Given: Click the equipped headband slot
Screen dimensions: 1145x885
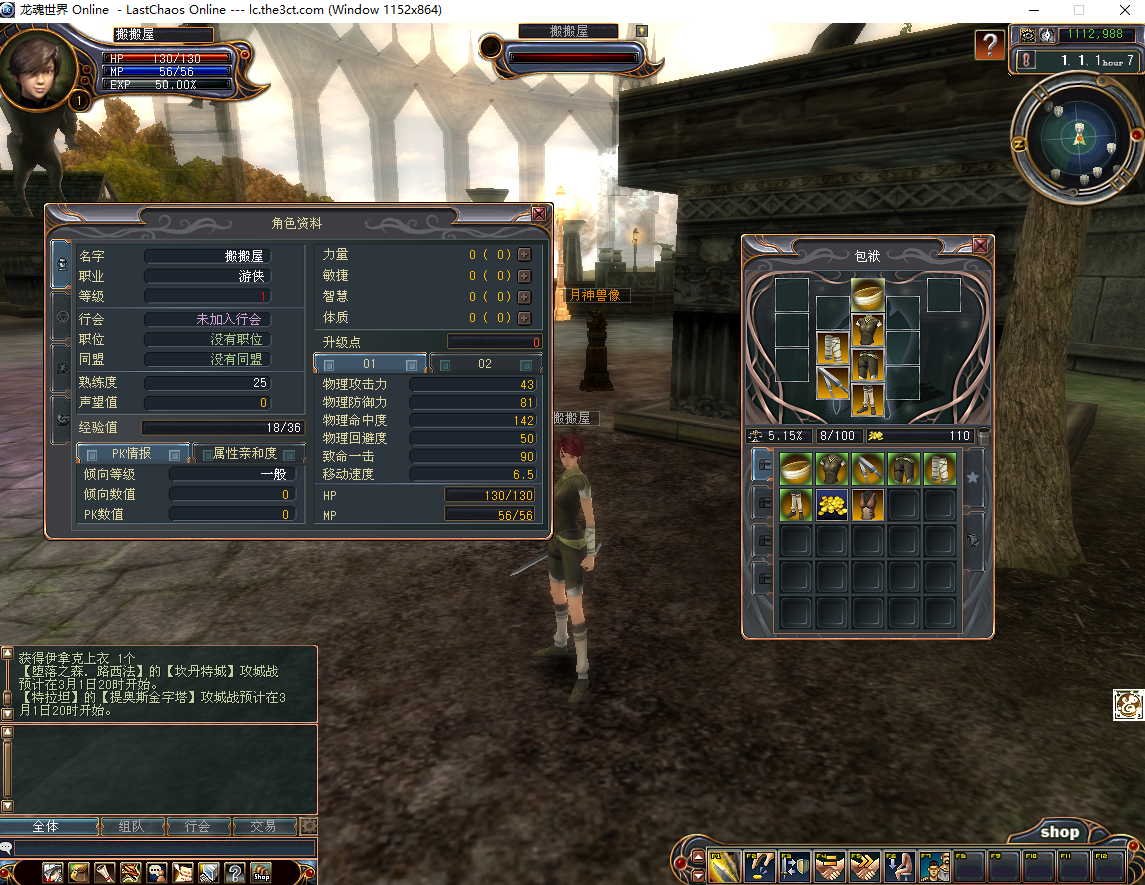Looking at the screenshot, I should tap(867, 295).
